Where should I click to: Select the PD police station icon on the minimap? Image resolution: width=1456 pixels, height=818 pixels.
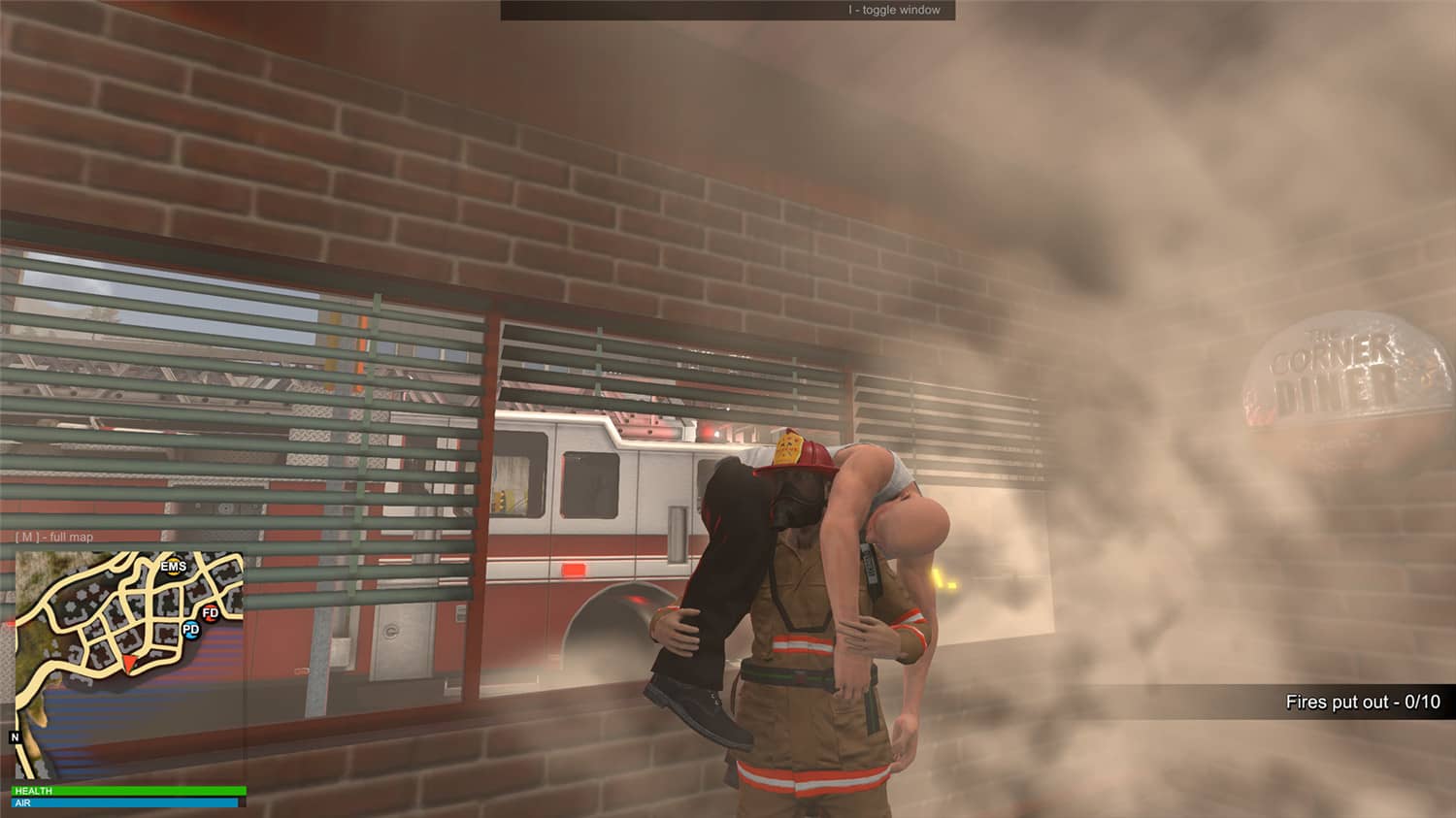pyautogui.click(x=191, y=631)
